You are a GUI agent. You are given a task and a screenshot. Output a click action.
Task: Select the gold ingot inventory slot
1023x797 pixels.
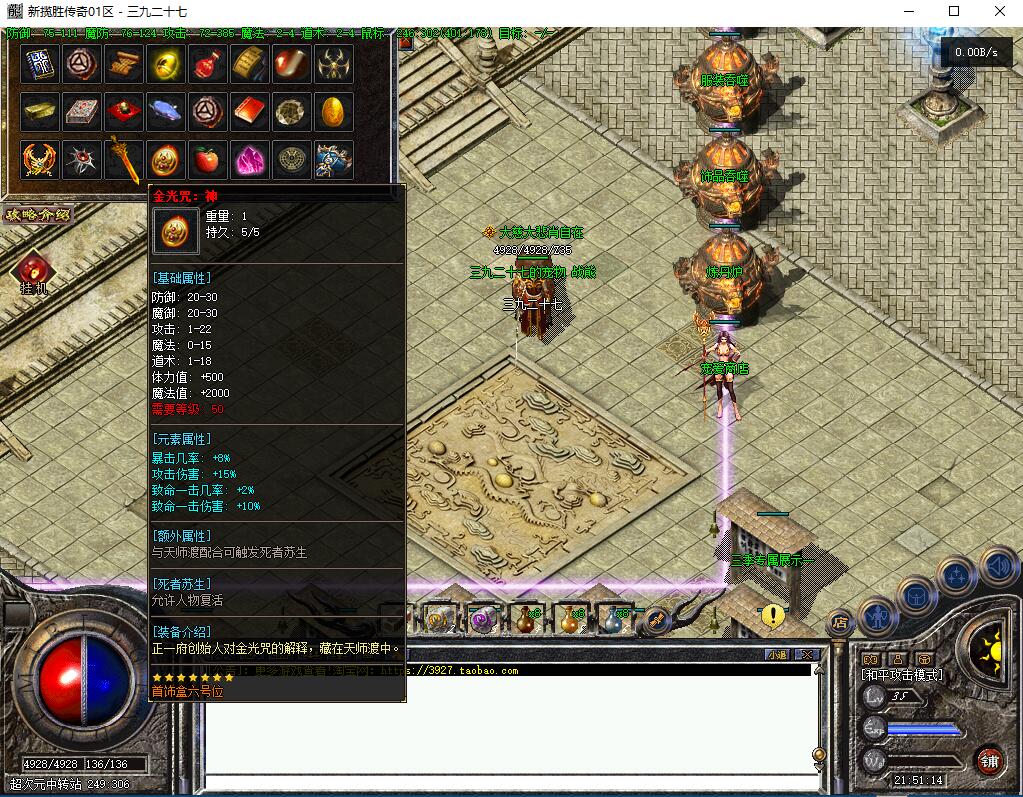(x=39, y=112)
